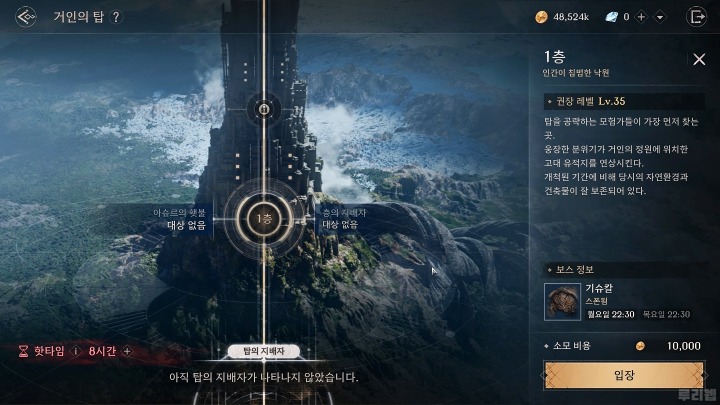Select the 1층 floor node on the tower

(x=263, y=218)
